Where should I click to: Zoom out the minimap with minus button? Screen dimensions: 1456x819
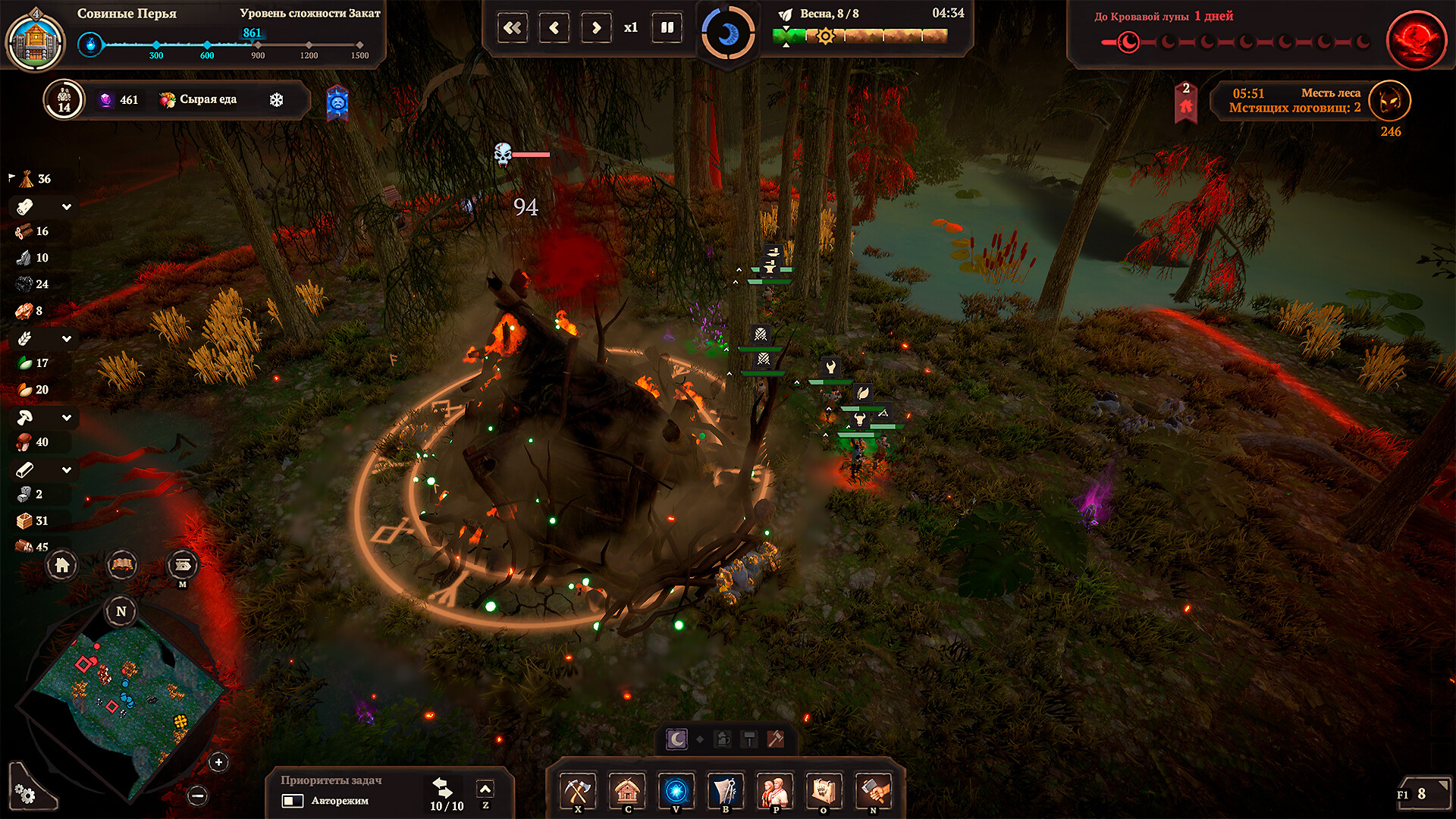198,795
